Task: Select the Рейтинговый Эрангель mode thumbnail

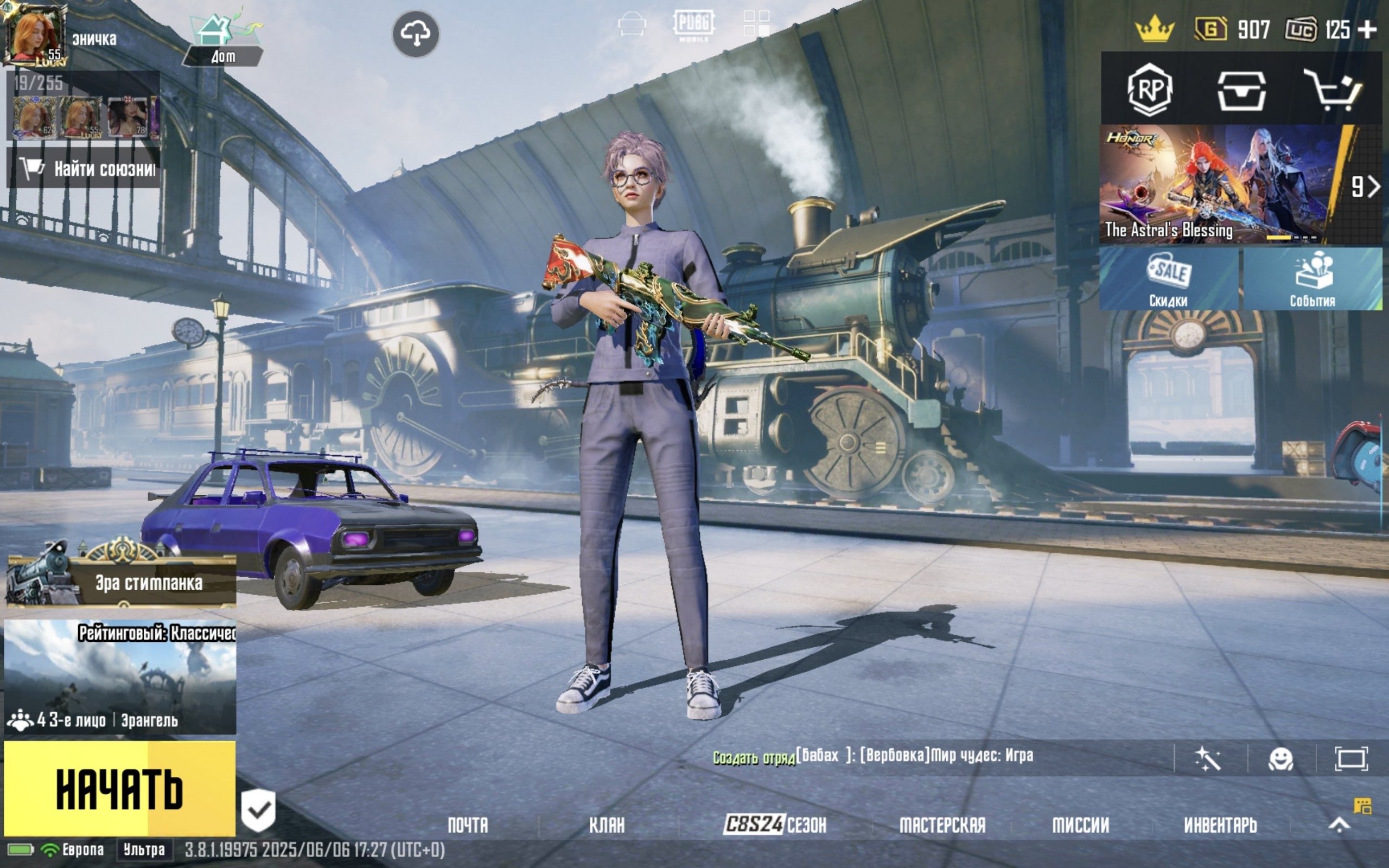Action: point(120,676)
